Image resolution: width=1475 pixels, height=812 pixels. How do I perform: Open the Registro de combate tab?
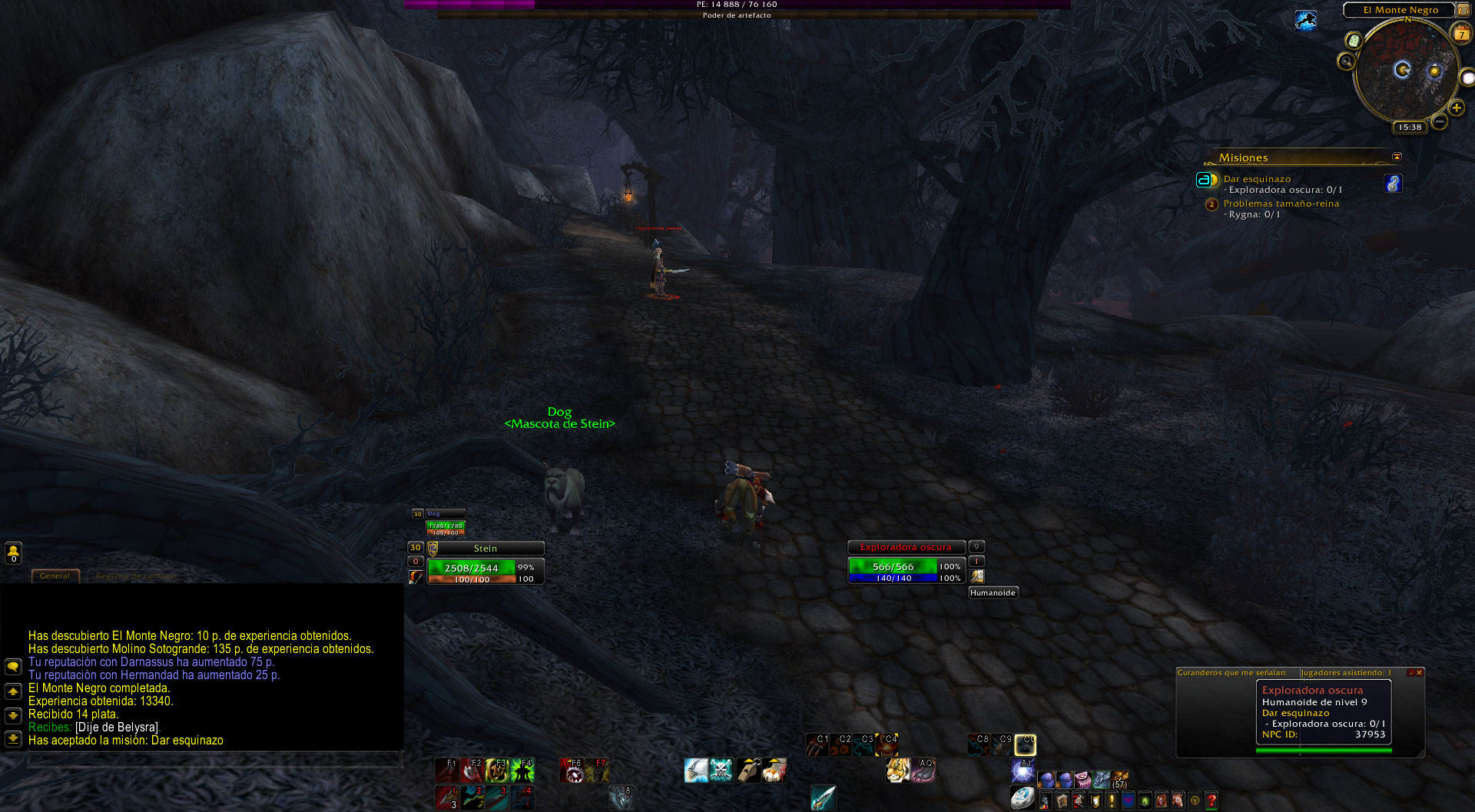coord(136,575)
